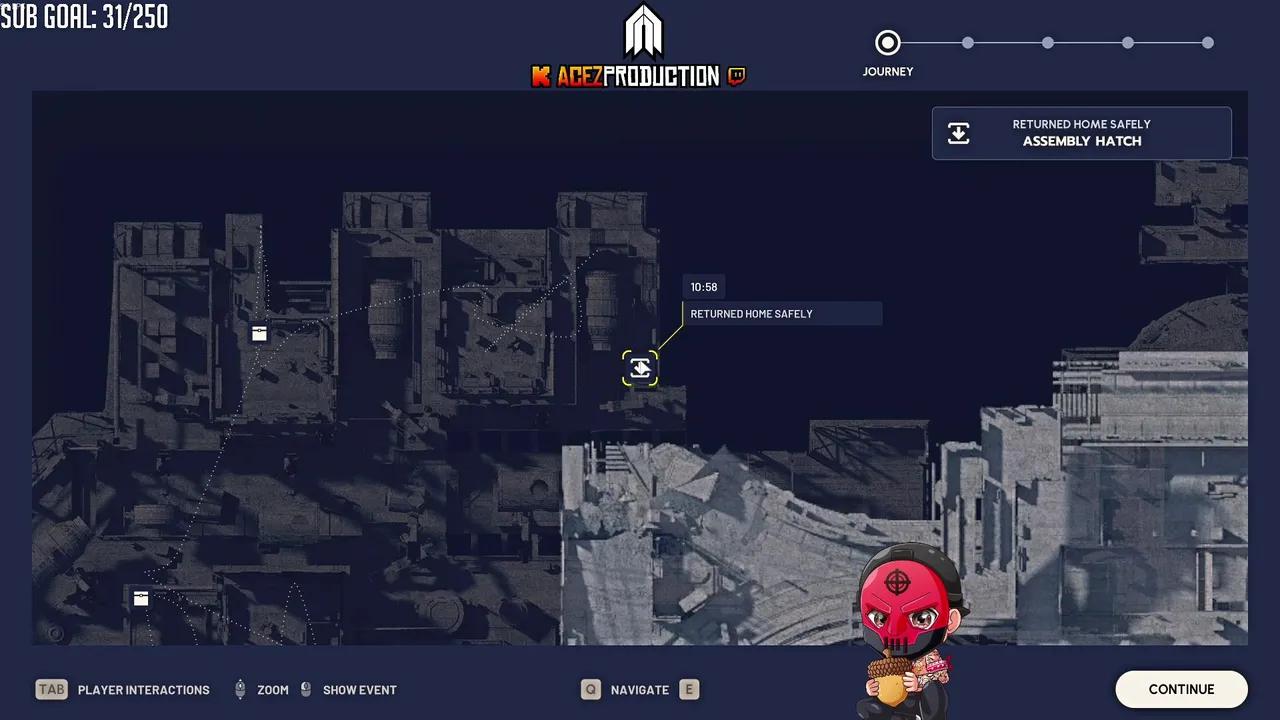Click the game emblem logo at the top
Screen dimensions: 1280x720
(643, 30)
